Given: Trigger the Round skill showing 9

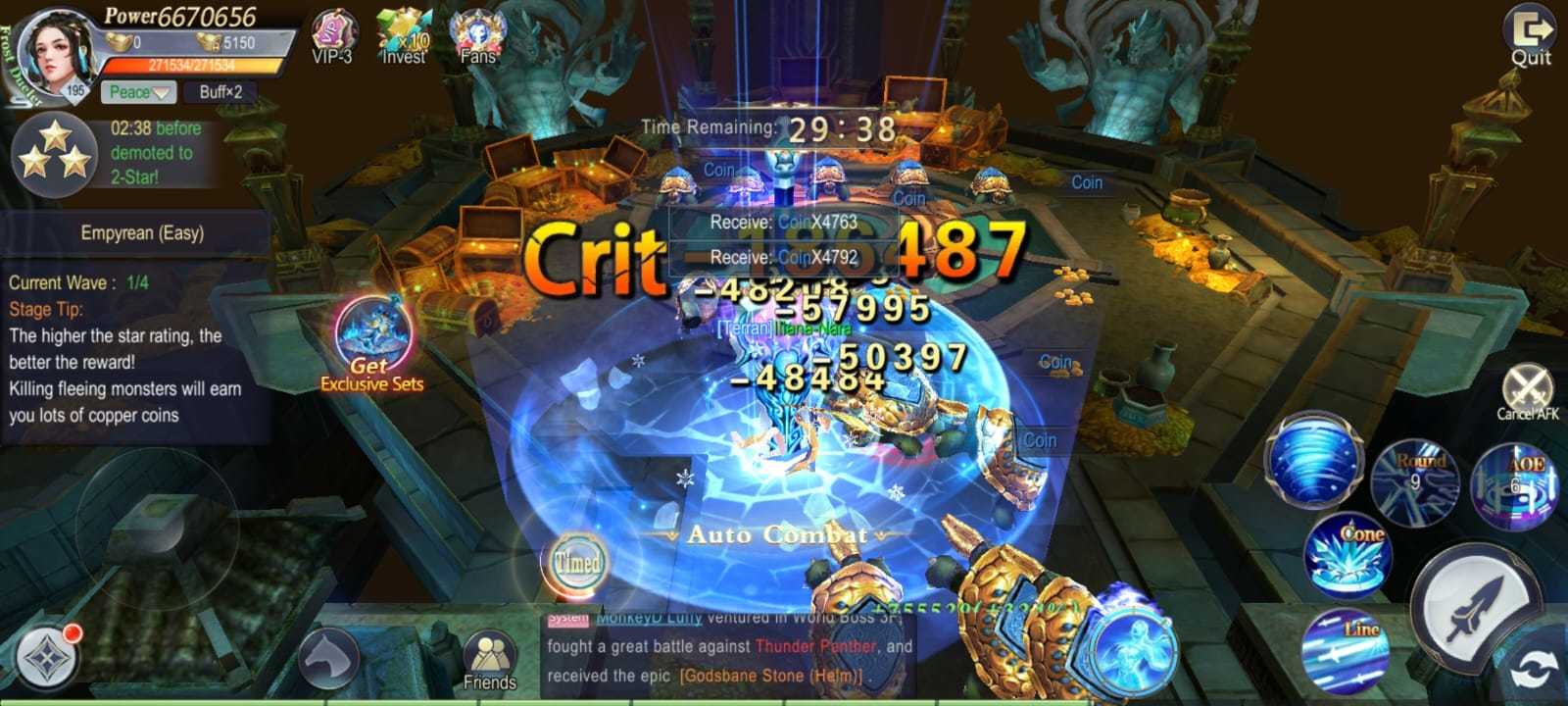Looking at the screenshot, I should pos(1418,479).
